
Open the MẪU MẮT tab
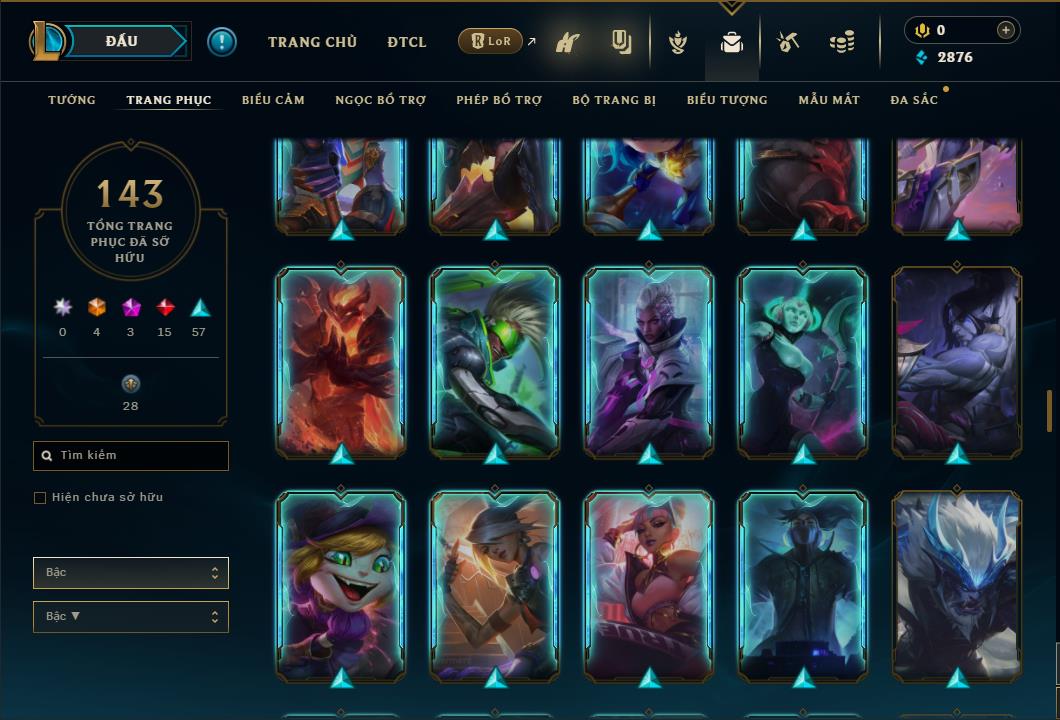click(x=829, y=100)
